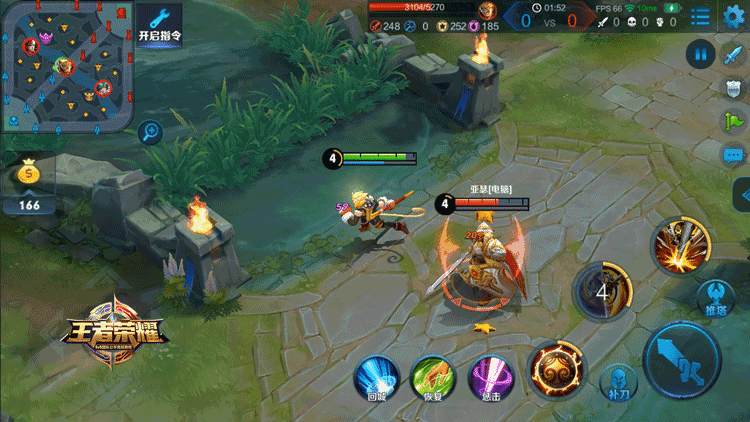
Task: Use the 恢复 restore spell
Action: [x=432, y=378]
